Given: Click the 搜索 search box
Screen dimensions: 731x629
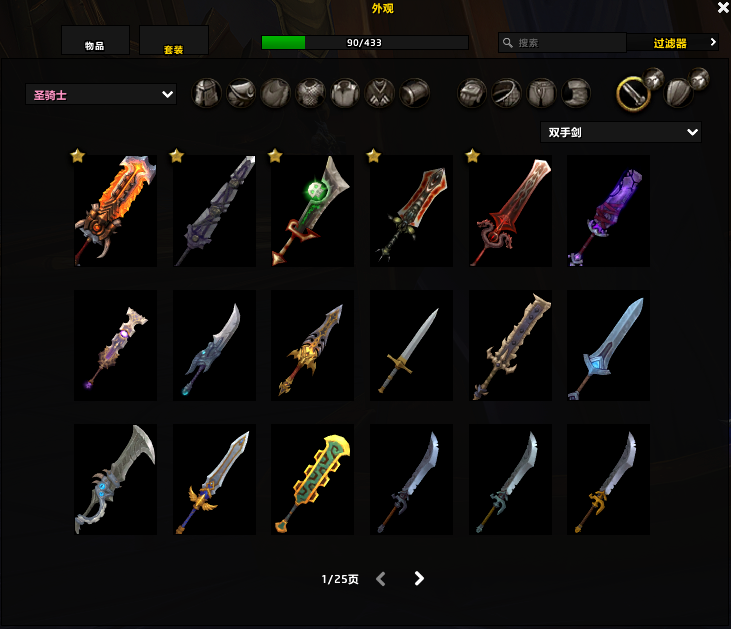Looking at the screenshot, I should coord(562,43).
